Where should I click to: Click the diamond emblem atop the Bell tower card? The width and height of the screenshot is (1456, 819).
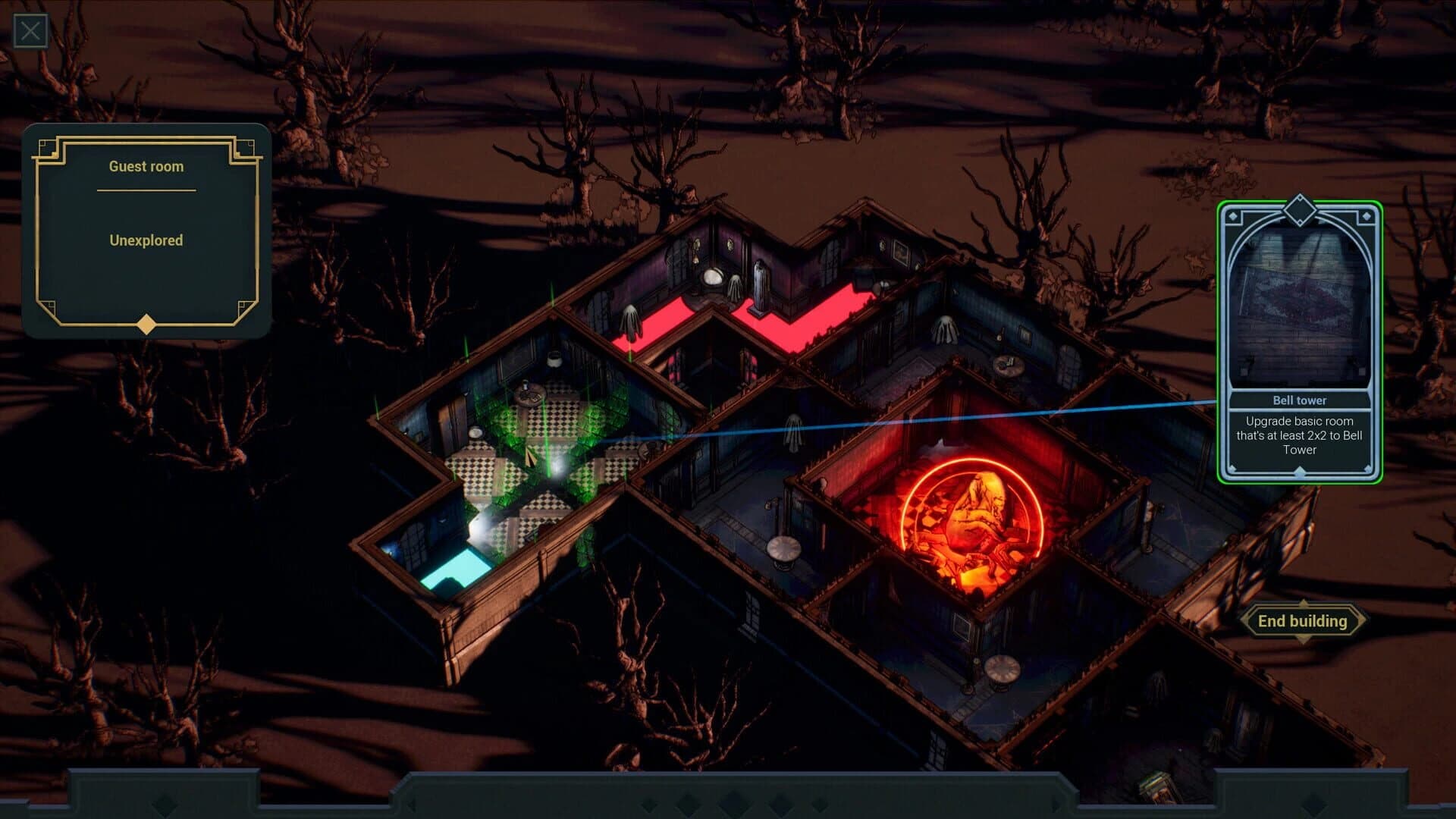coord(1301,211)
